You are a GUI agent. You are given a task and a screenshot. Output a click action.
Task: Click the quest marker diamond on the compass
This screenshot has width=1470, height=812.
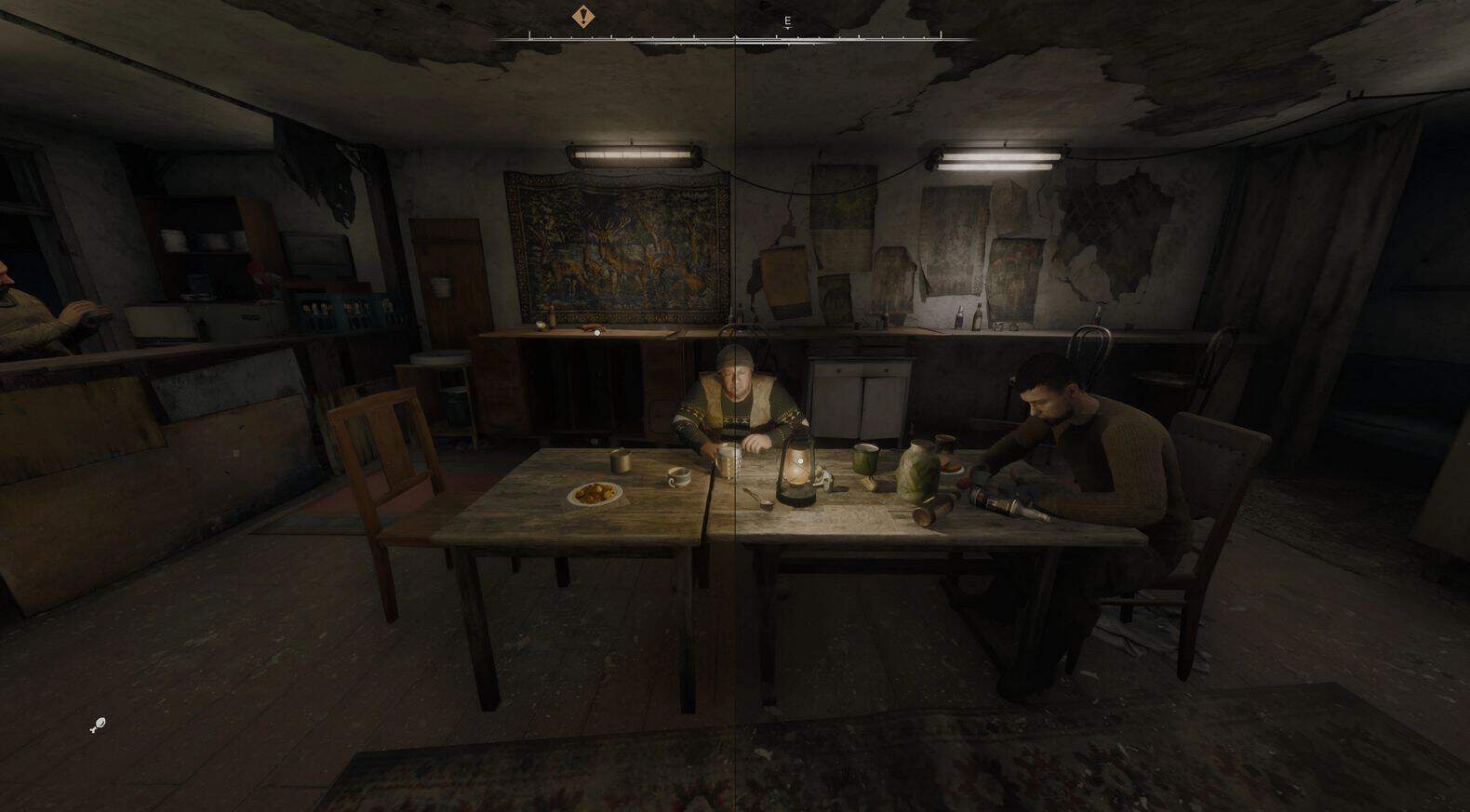(583, 16)
